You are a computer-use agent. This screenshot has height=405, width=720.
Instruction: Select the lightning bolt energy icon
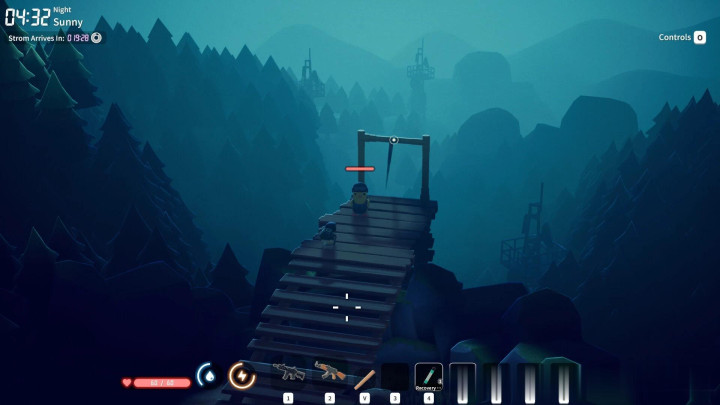point(241,375)
